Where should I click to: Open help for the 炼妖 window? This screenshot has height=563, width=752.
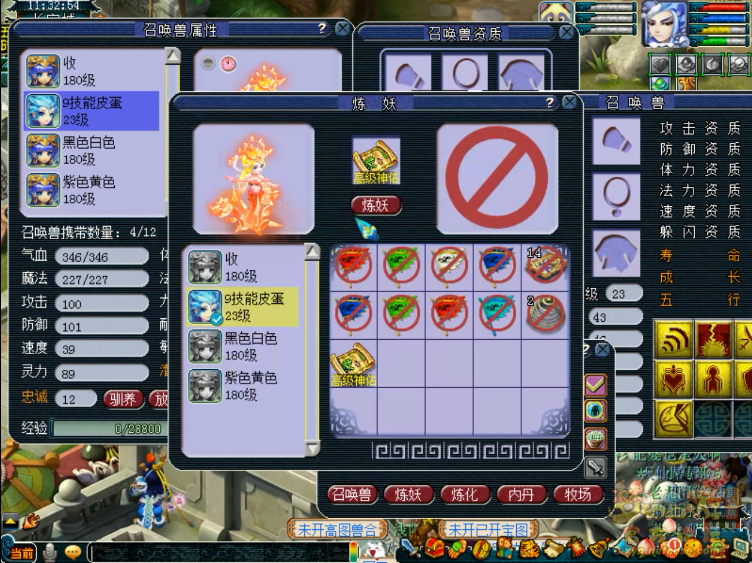click(549, 103)
